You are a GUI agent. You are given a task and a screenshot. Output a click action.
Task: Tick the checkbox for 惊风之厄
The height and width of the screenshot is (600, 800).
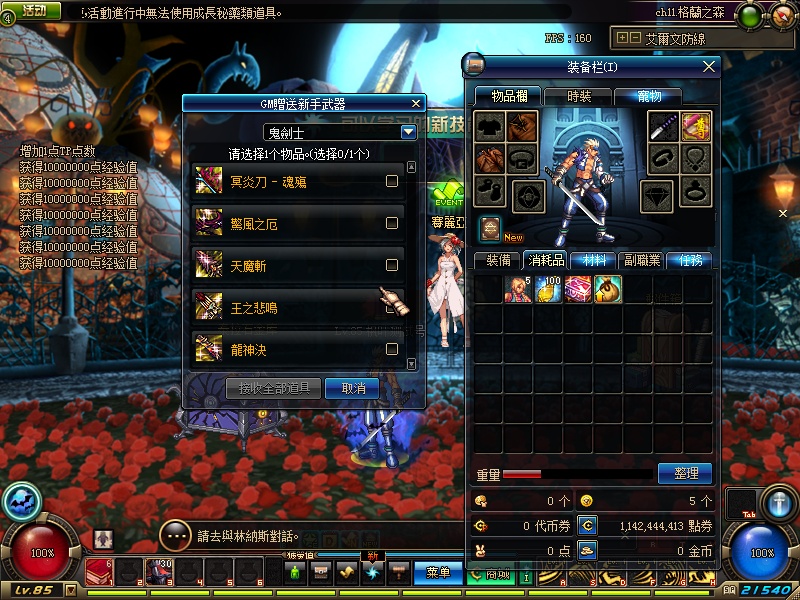(x=392, y=224)
